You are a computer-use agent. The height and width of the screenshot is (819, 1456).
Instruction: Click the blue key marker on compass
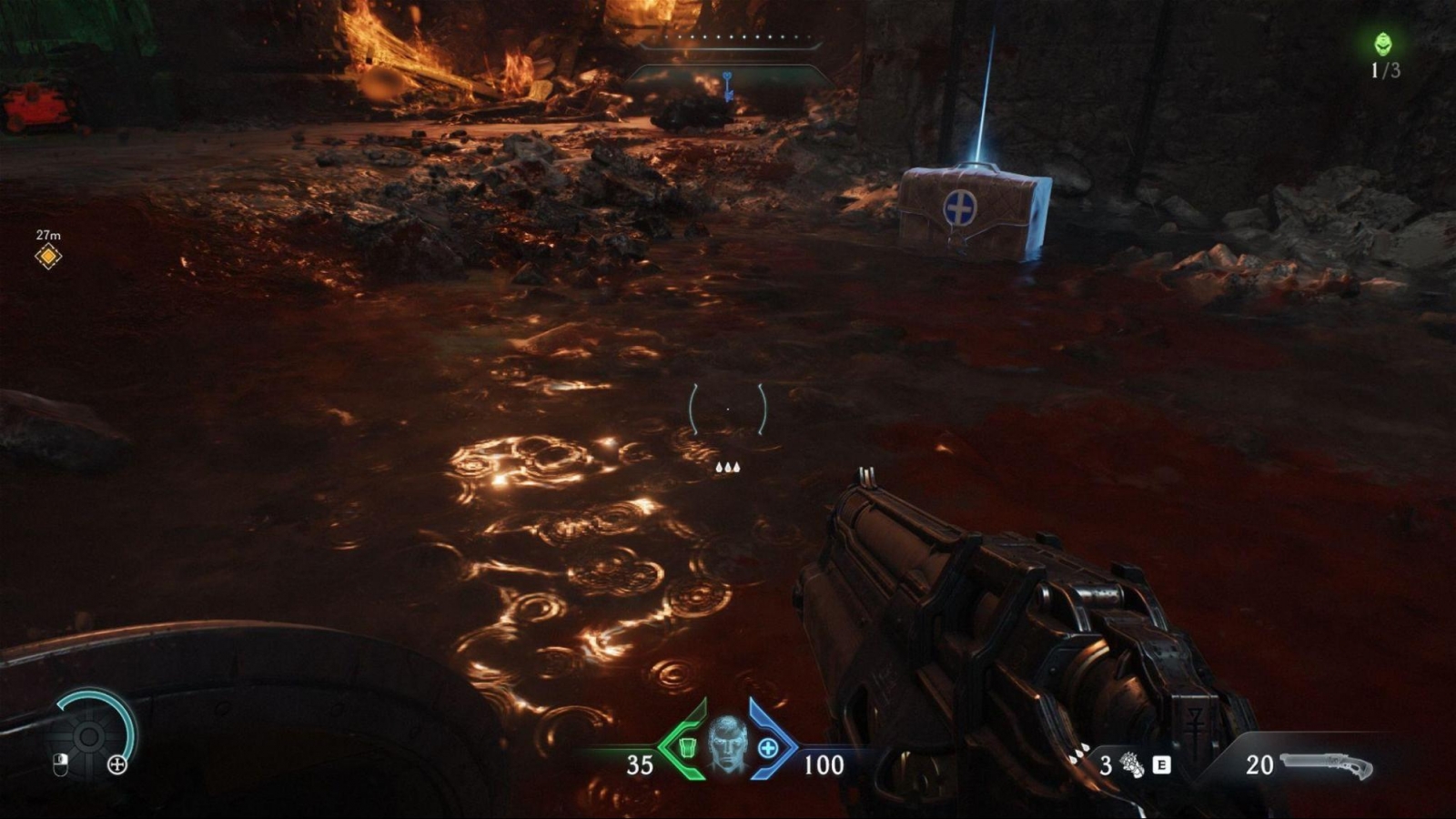(x=727, y=86)
